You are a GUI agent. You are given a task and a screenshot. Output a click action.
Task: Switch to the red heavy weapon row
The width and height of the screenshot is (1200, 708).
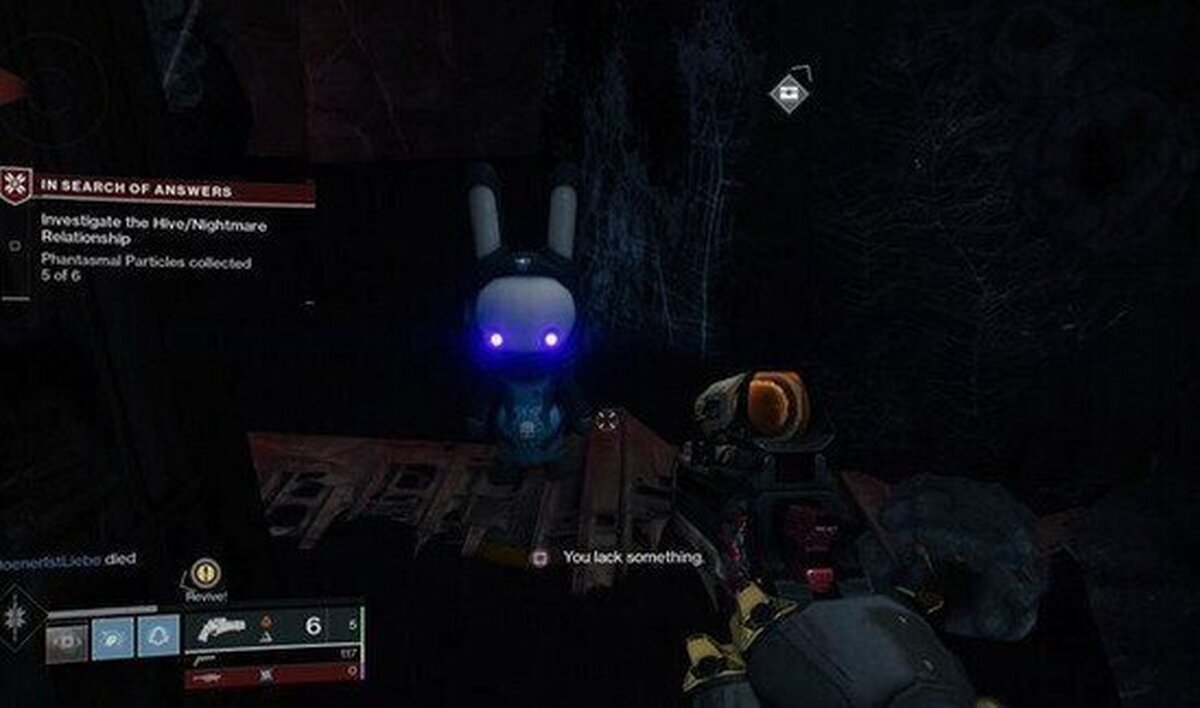[272, 677]
